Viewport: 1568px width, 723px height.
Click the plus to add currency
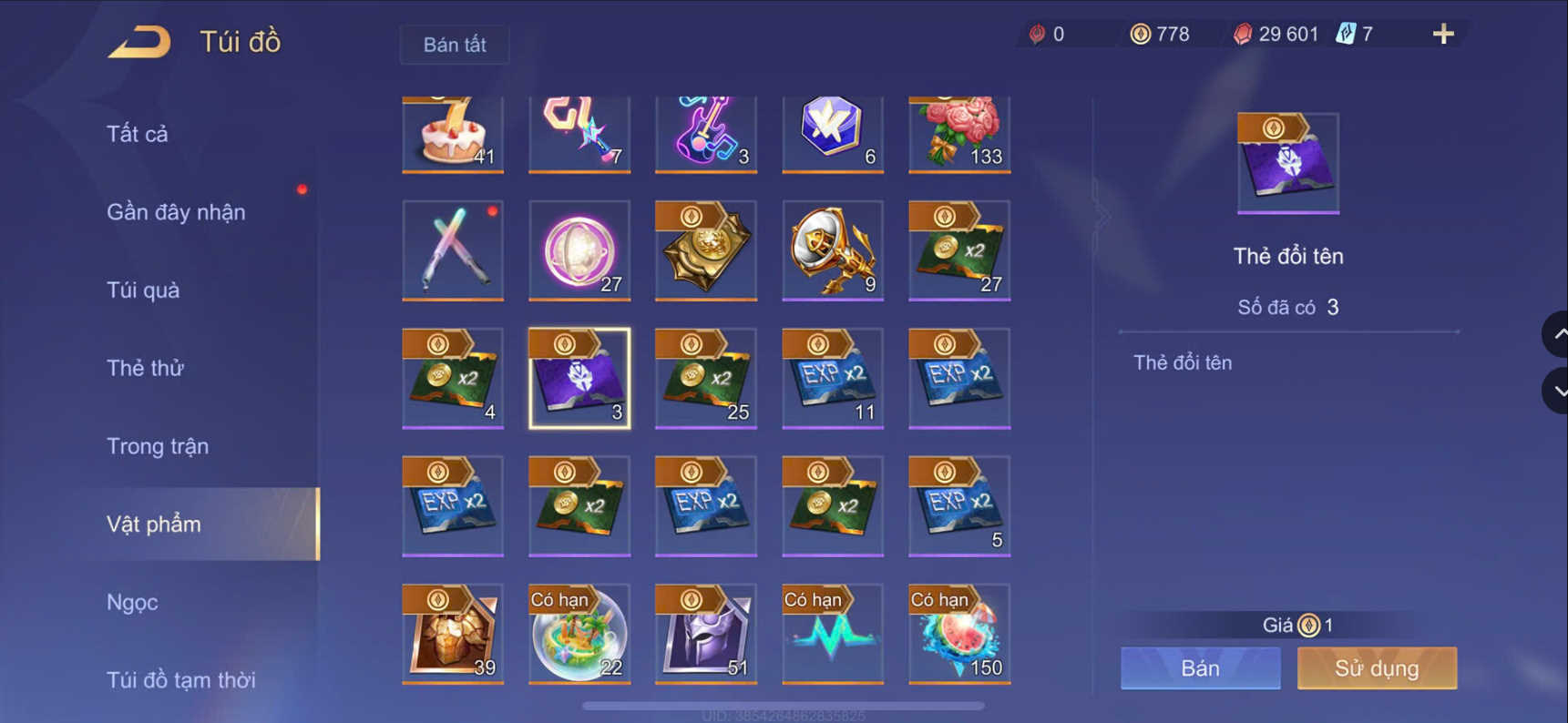(1442, 34)
